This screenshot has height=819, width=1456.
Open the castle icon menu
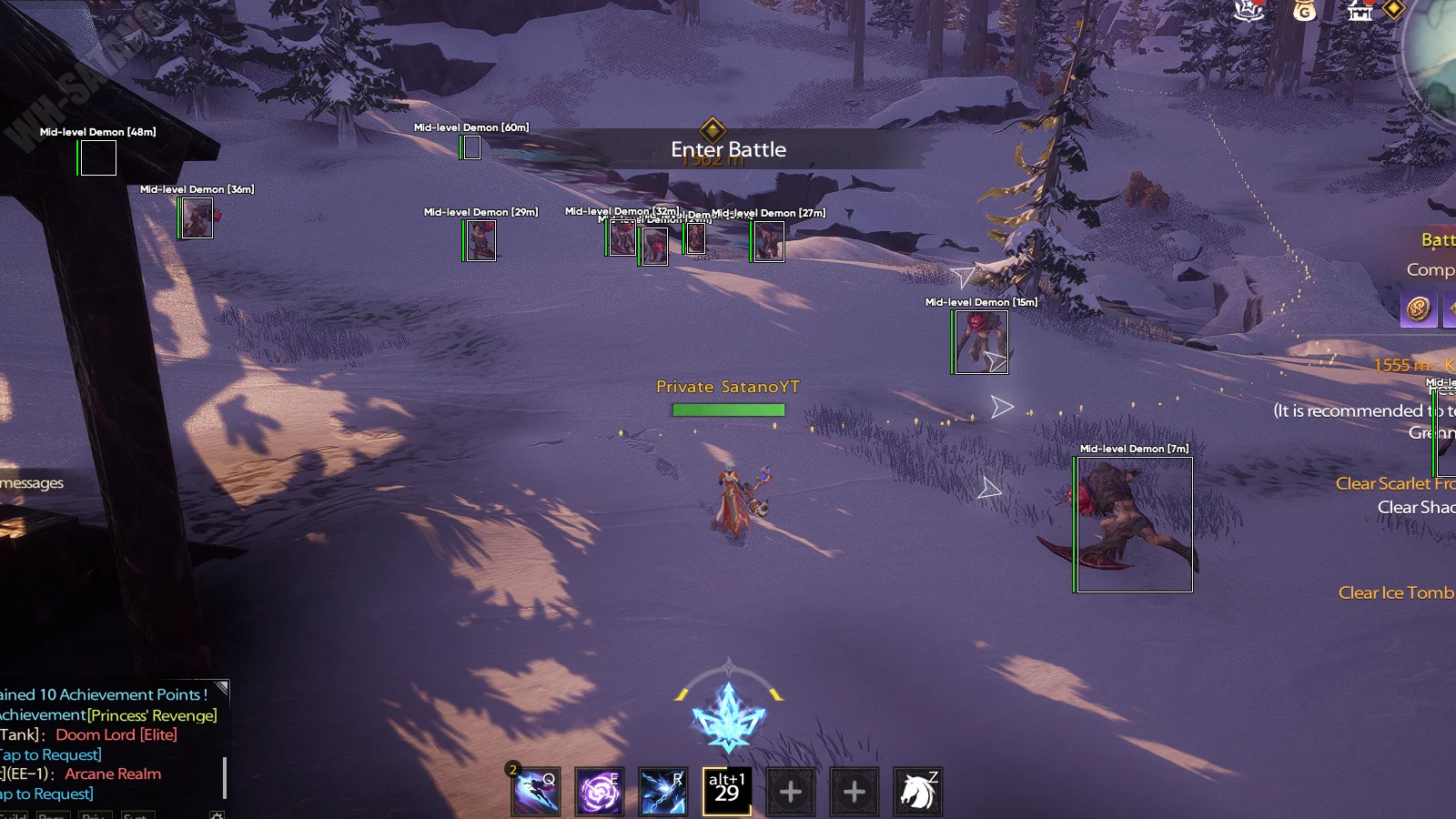pyautogui.click(x=1360, y=10)
